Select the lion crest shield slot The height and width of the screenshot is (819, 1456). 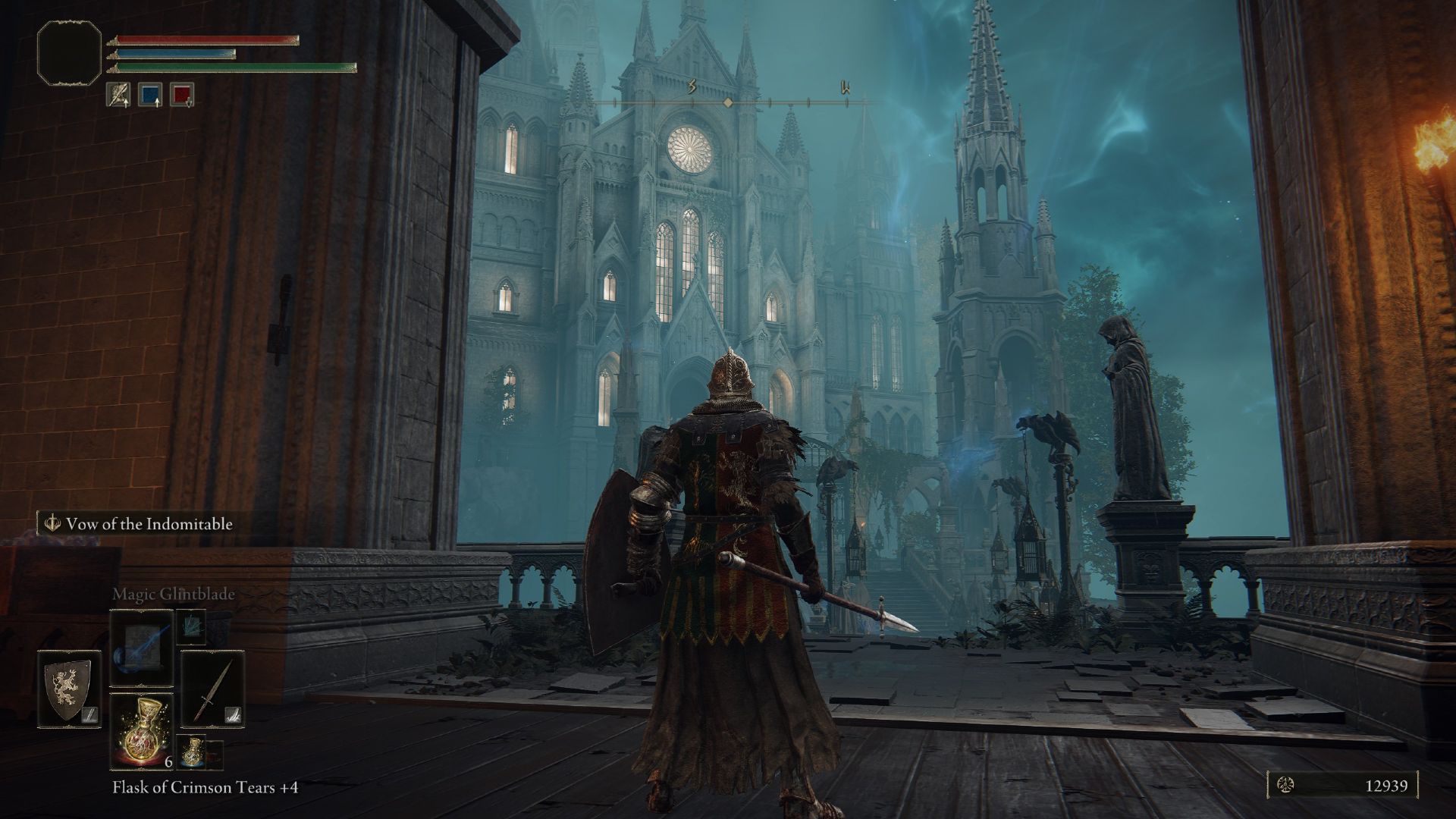(69, 689)
